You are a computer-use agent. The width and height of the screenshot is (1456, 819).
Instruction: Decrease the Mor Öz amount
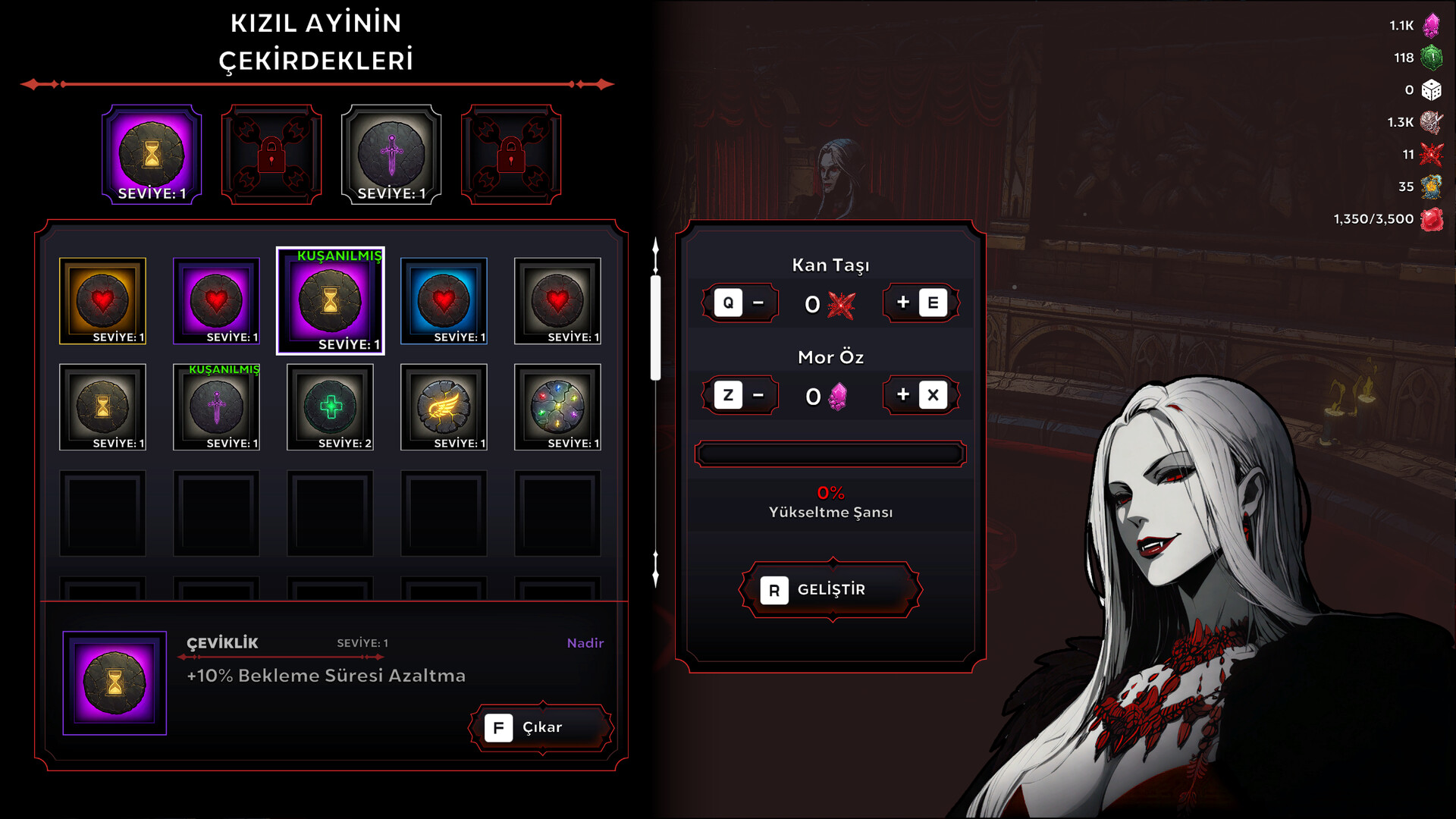[x=741, y=395]
